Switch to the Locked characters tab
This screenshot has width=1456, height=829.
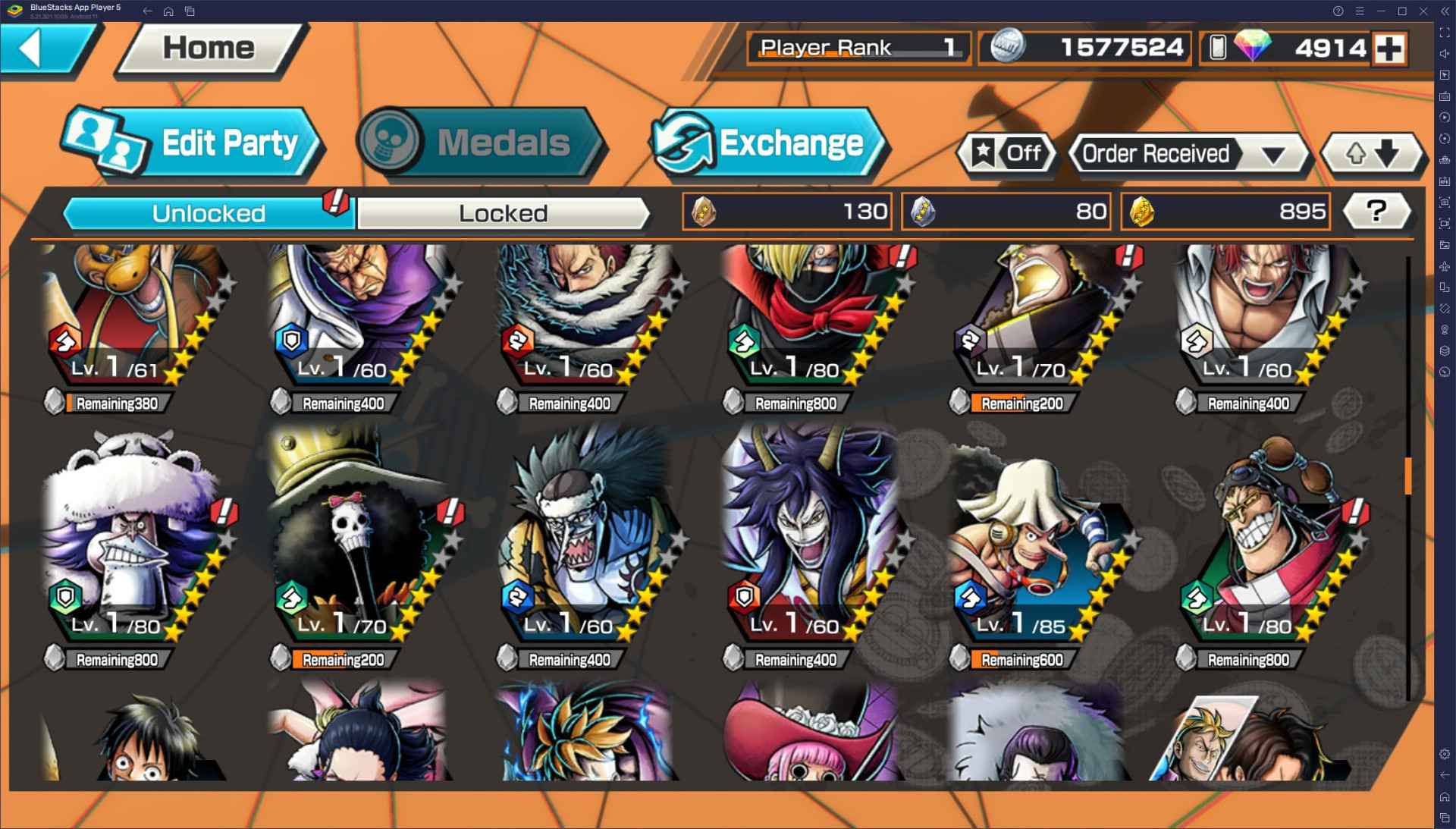[502, 213]
